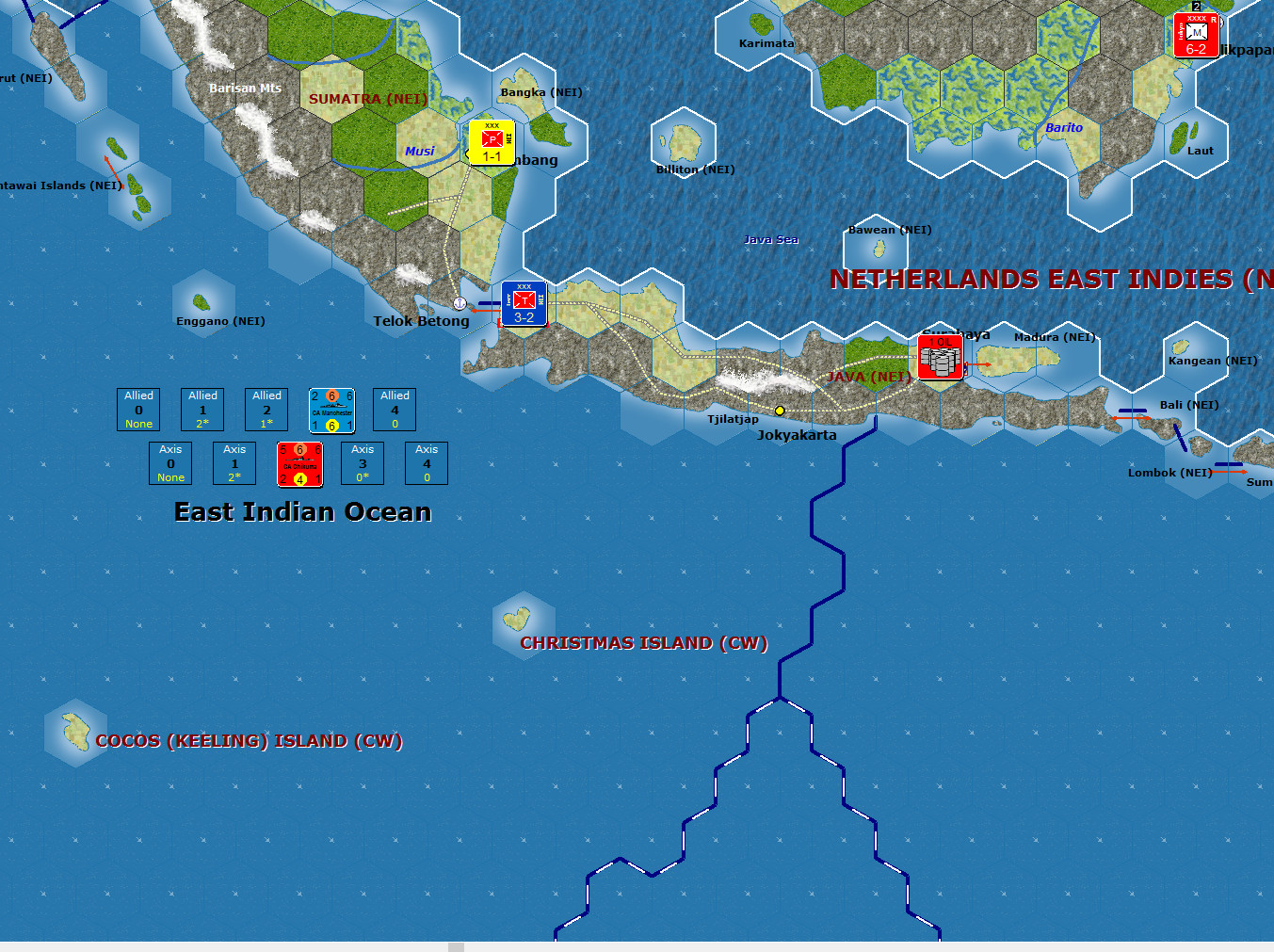Click the Allied 4 holding box
This screenshot has width=1274, height=952.
(395, 410)
